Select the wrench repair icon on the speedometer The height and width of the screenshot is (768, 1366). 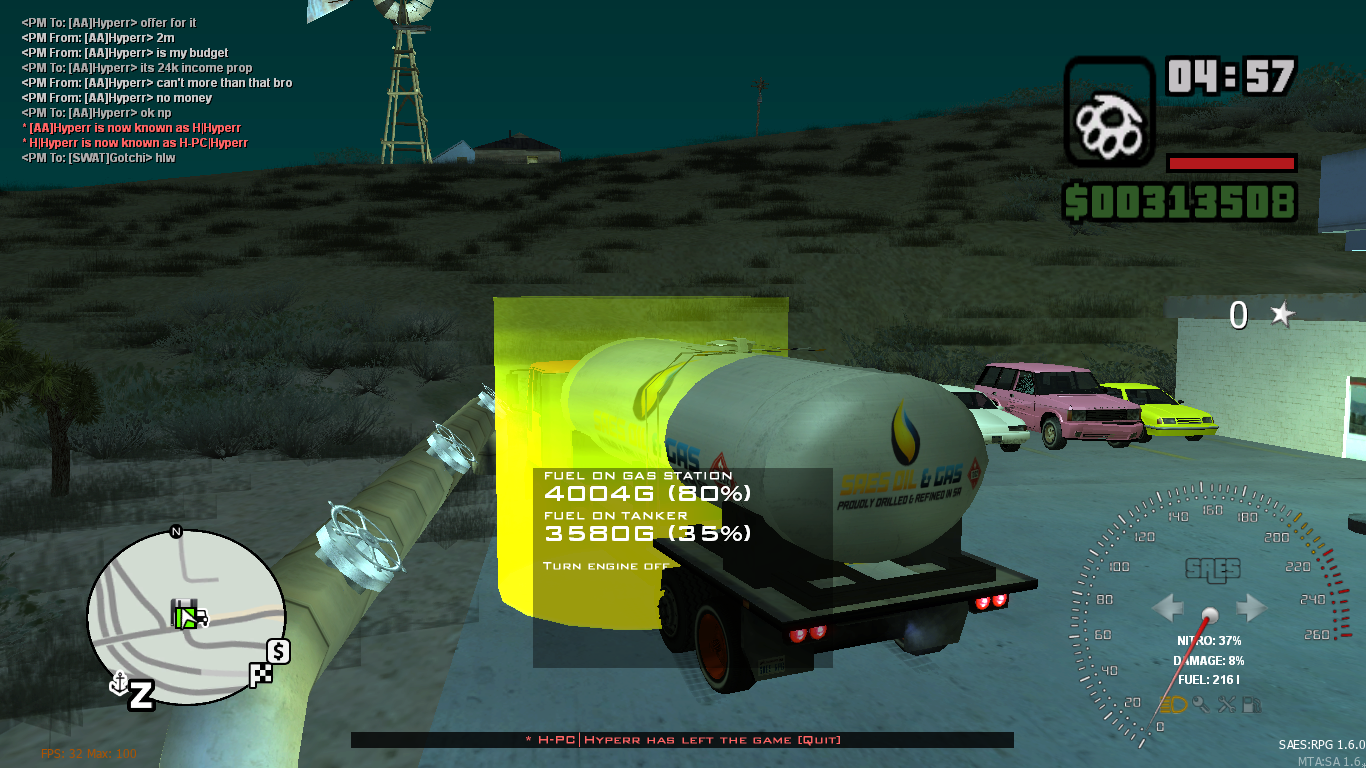pos(1227,704)
